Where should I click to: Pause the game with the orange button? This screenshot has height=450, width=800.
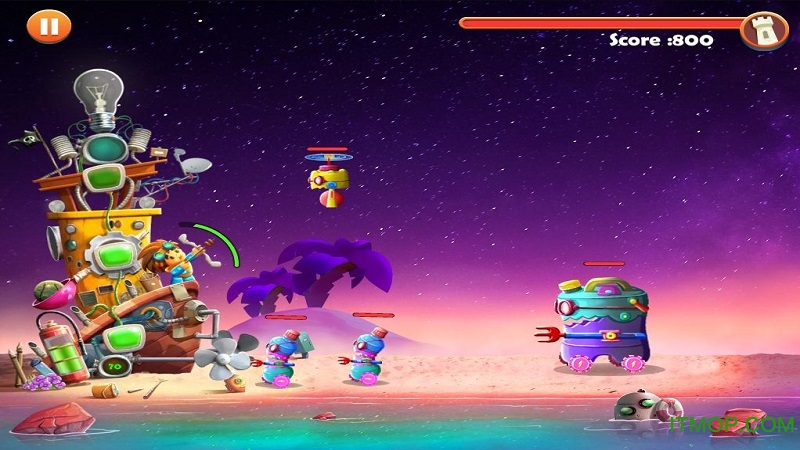pos(43,25)
